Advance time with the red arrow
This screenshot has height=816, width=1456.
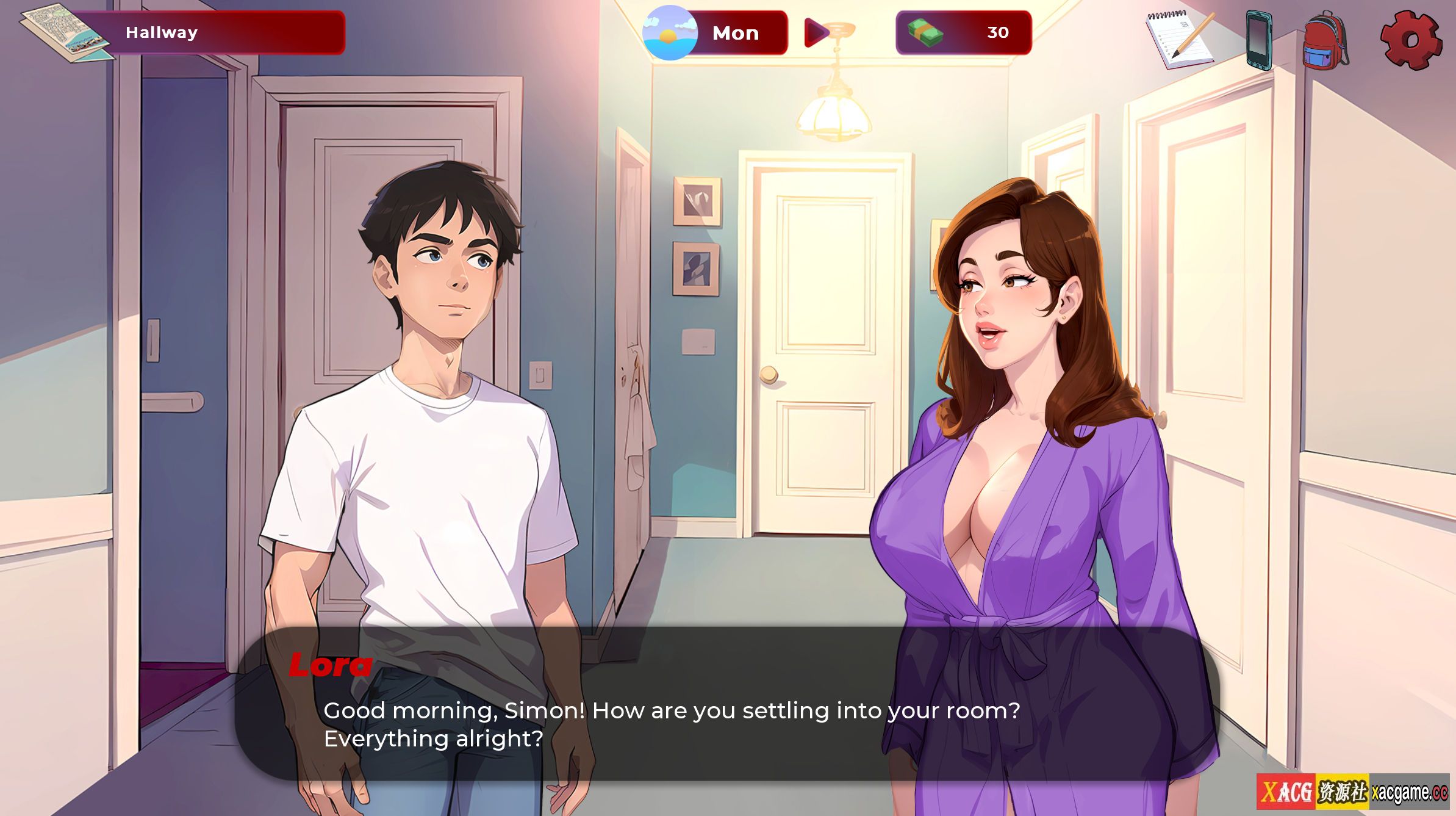coord(817,33)
